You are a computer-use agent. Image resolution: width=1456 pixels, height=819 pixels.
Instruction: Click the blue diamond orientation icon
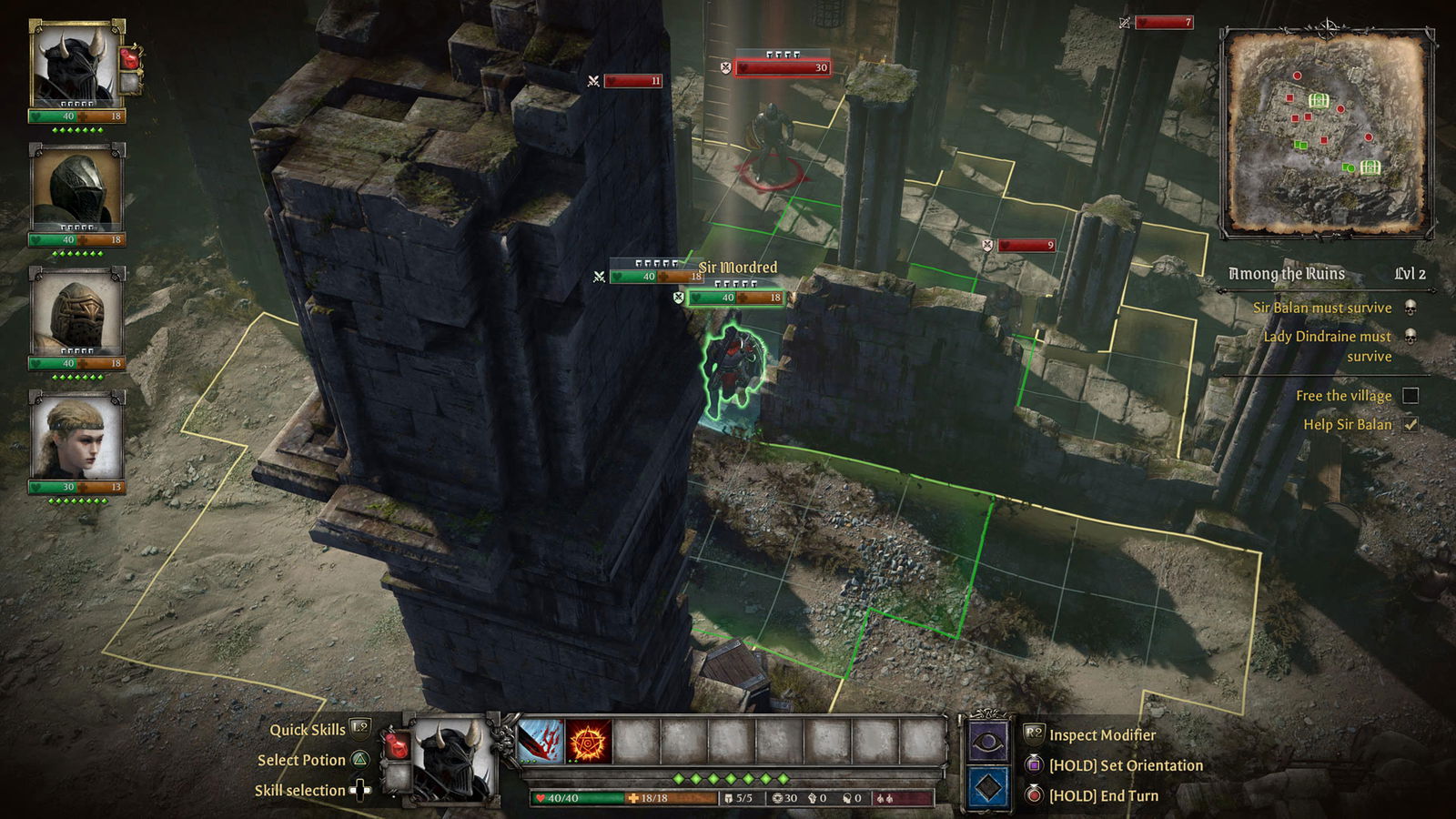tap(987, 787)
